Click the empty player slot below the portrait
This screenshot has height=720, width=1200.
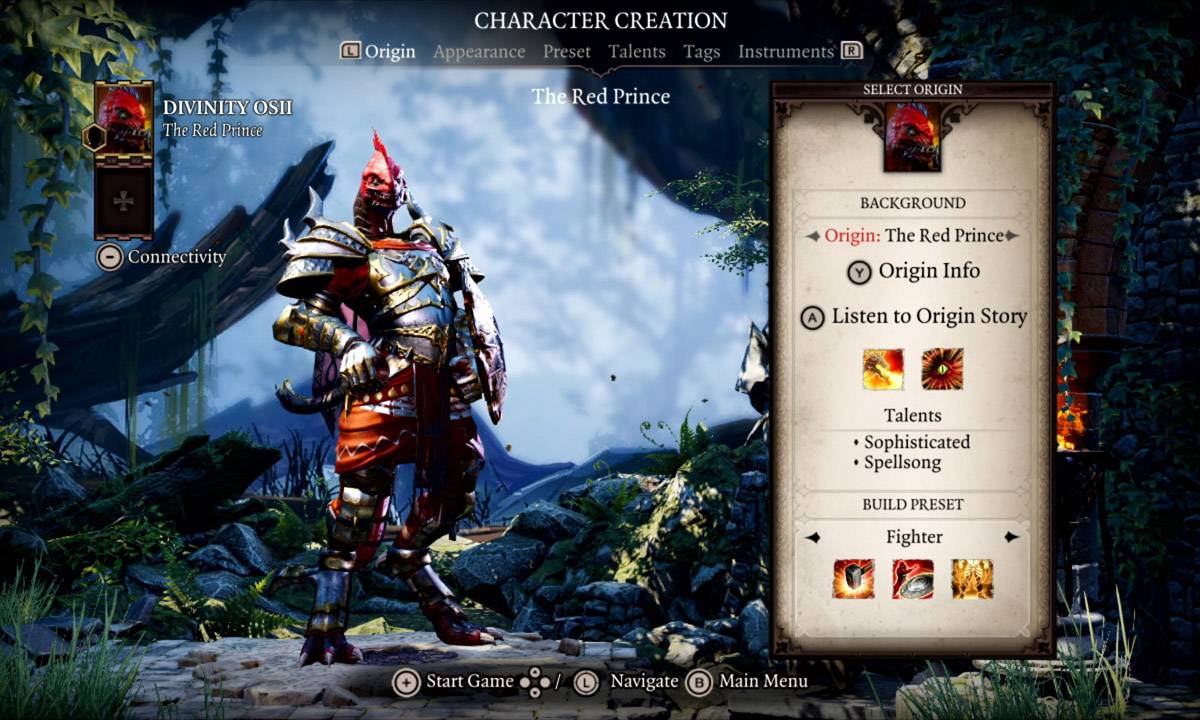coord(124,201)
